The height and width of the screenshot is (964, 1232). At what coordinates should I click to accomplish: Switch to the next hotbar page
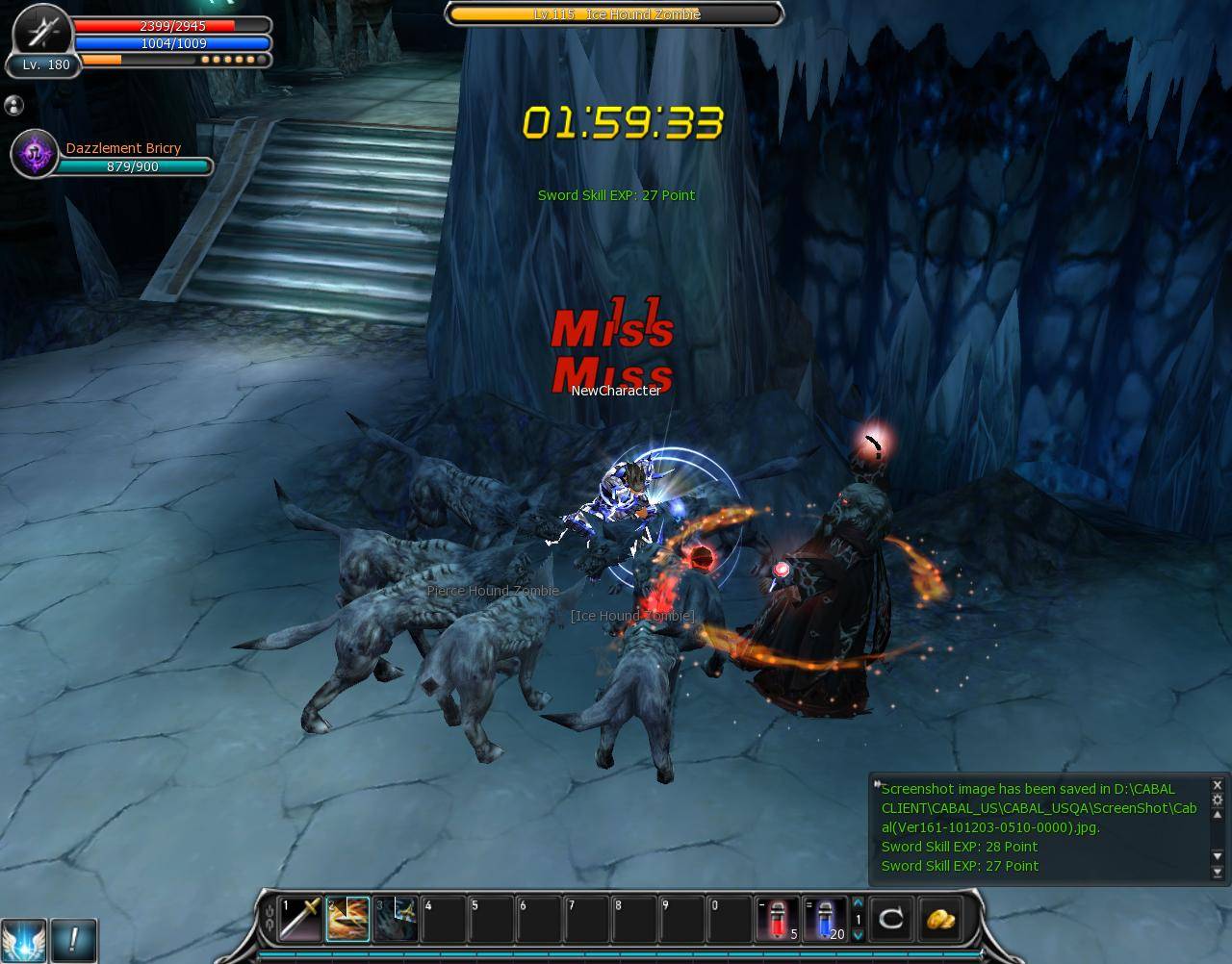click(858, 935)
